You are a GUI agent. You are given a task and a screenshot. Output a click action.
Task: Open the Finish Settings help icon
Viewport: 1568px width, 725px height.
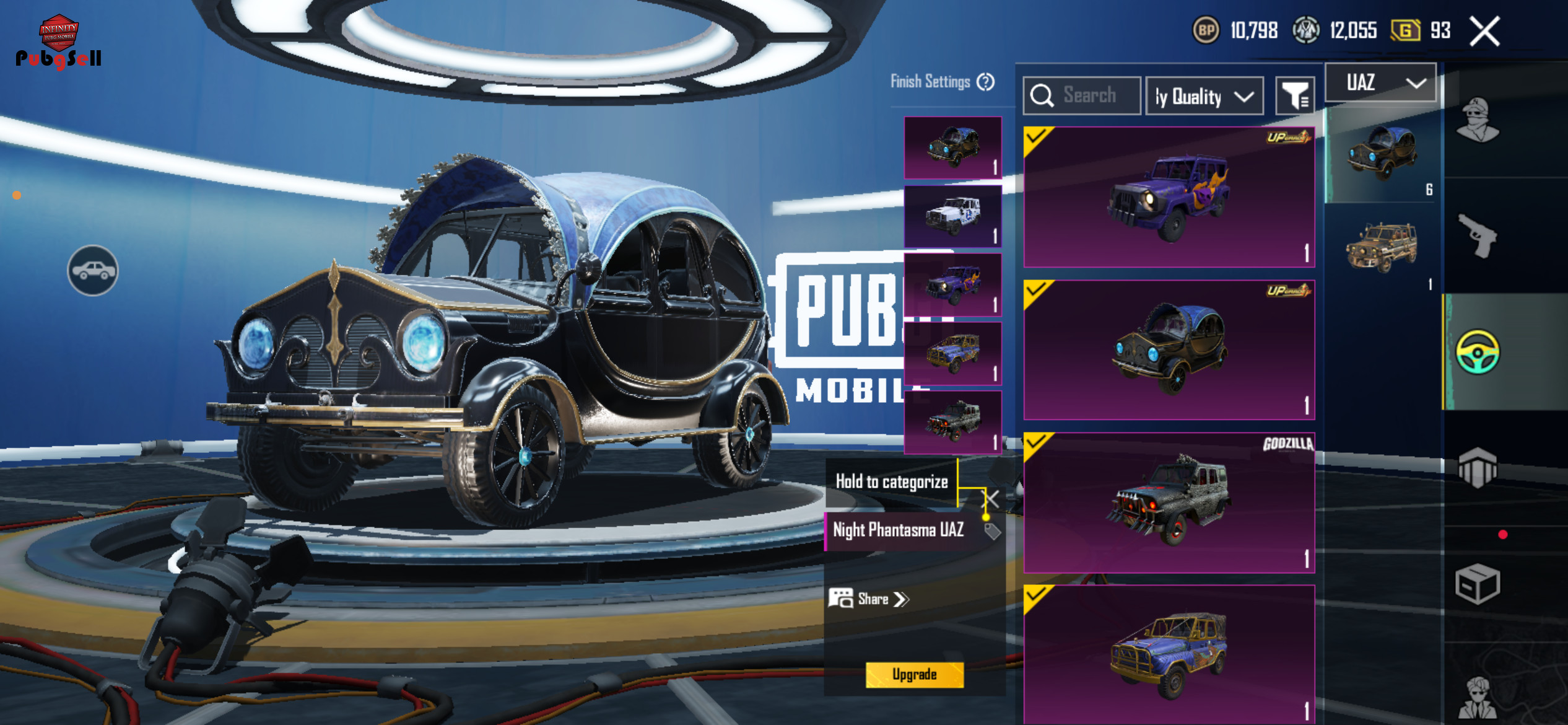(x=985, y=82)
